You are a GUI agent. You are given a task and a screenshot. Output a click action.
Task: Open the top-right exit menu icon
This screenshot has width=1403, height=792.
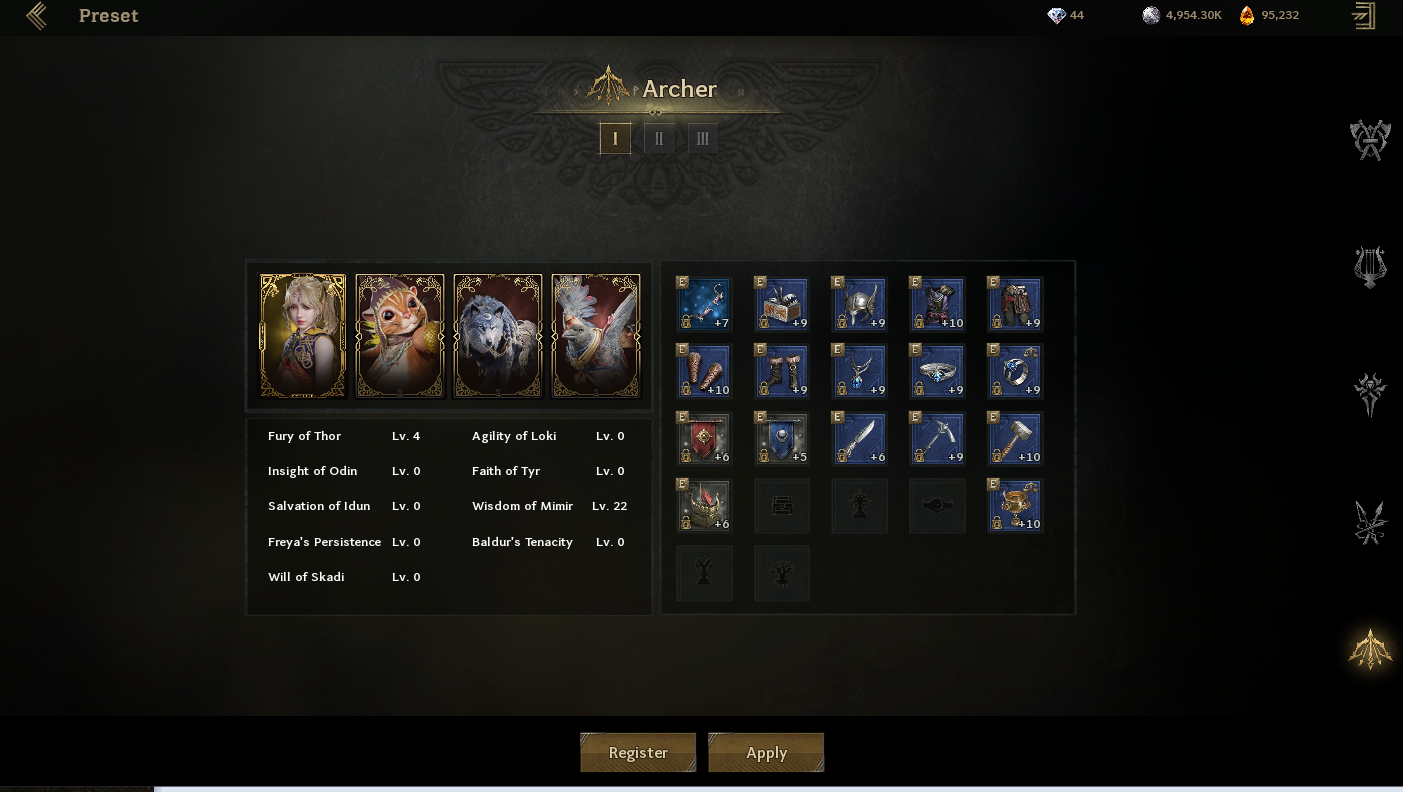click(x=1363, y=16)
